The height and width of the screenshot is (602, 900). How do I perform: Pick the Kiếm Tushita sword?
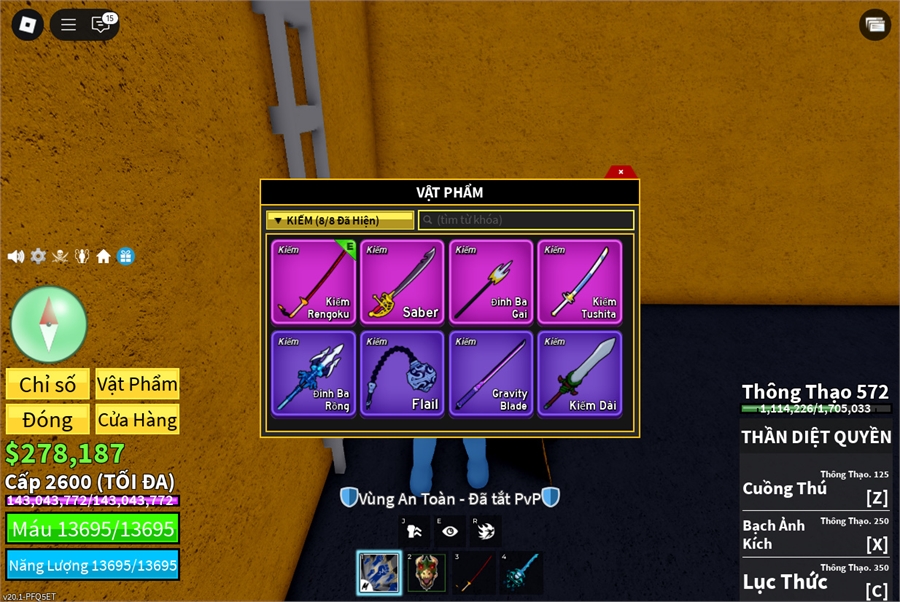[x=580, y=281]
